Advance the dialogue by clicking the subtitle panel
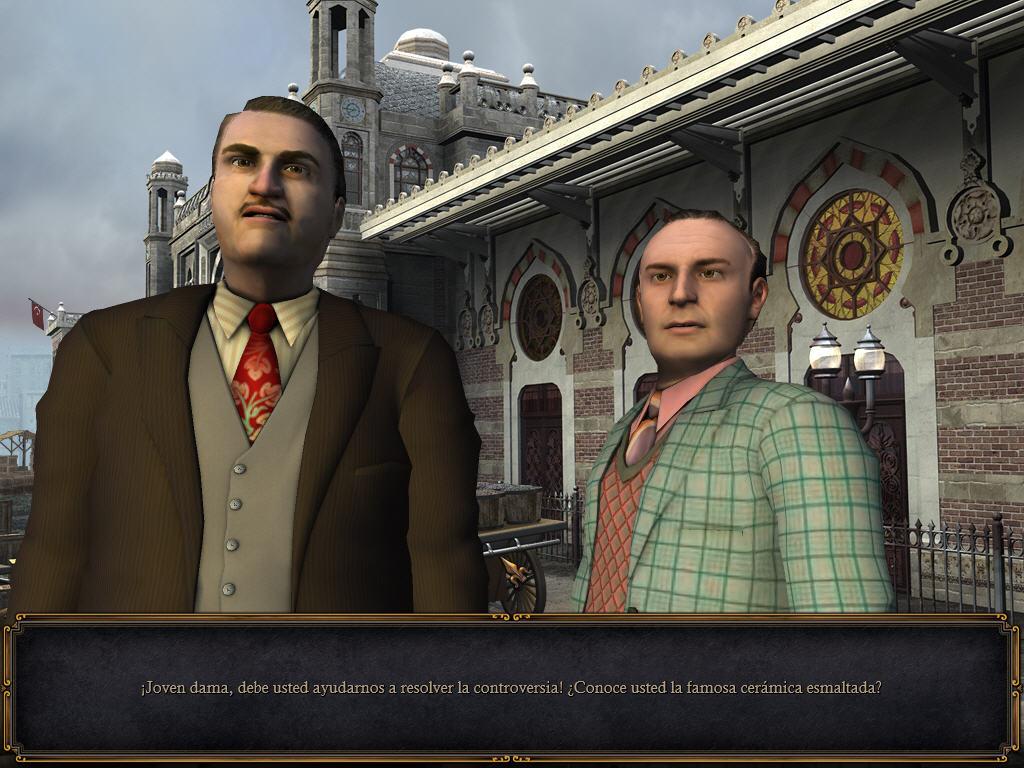 [x=511, y=688]
